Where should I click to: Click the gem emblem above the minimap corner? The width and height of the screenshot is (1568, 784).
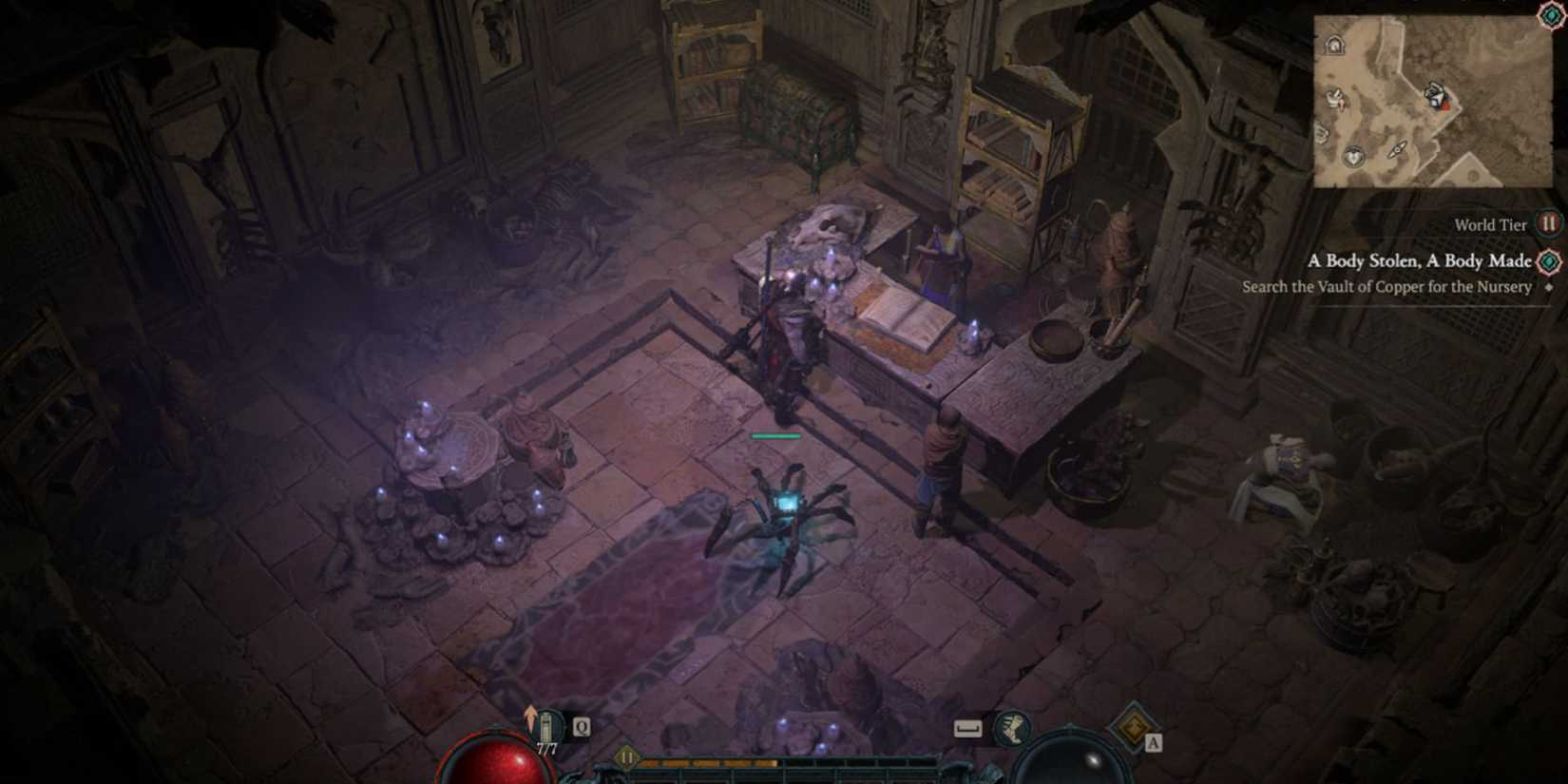point(1550,15)
